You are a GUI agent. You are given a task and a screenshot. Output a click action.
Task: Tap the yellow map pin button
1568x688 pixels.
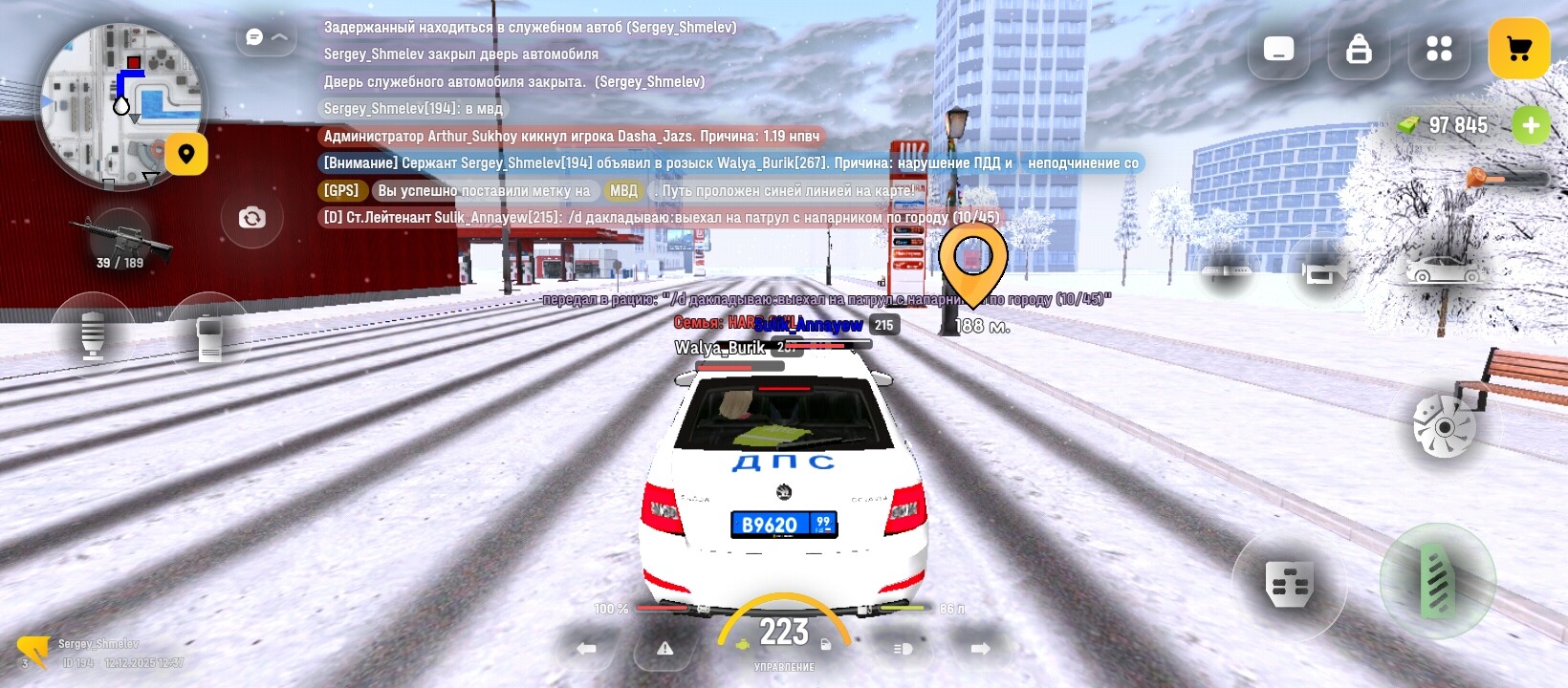[x=186, y=154]
